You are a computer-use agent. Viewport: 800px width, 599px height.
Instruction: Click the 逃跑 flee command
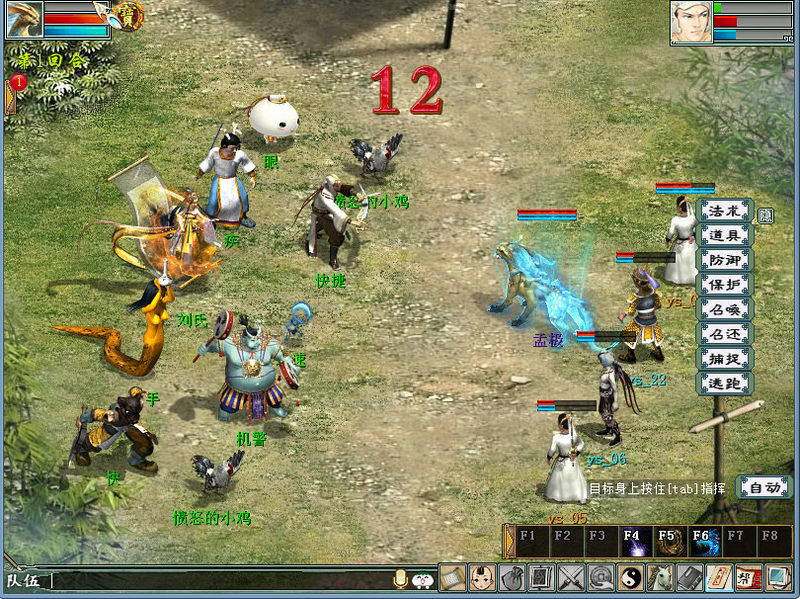[725, 383]
